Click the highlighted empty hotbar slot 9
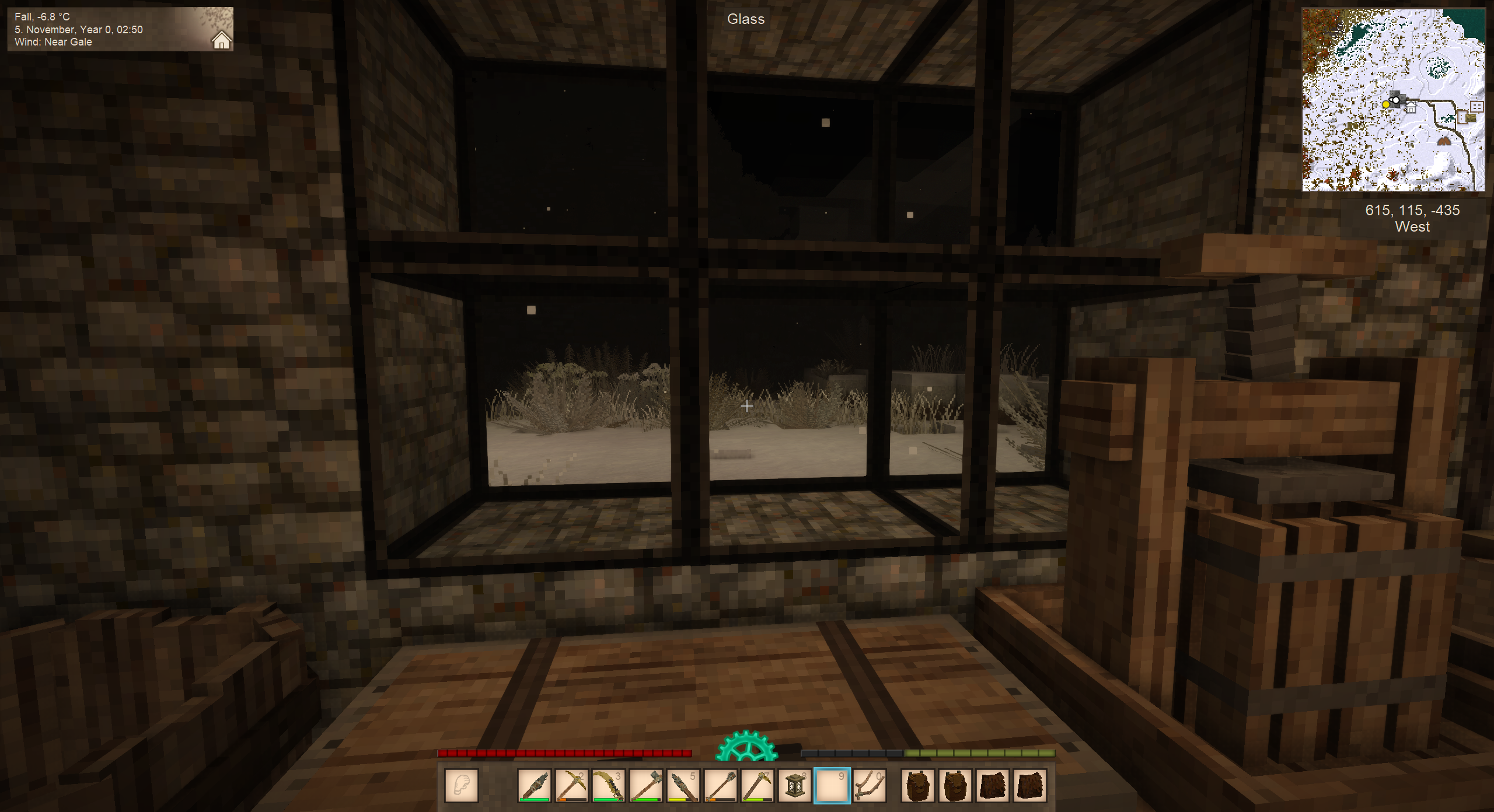This screenshot has width=1494, height=812. [x=832, y=785]
